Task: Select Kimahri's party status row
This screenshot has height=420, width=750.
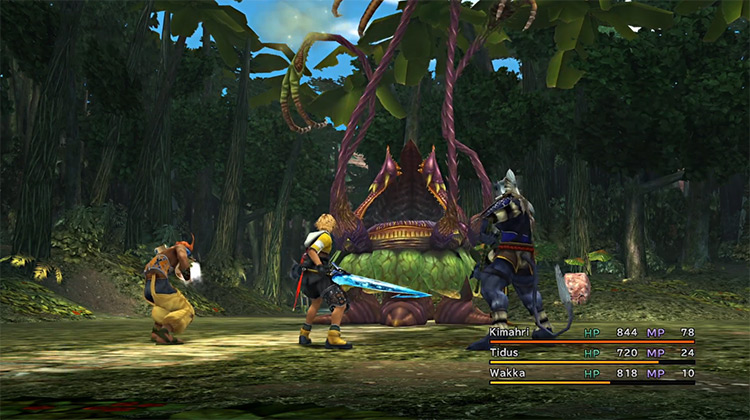Action: (590, 332)
